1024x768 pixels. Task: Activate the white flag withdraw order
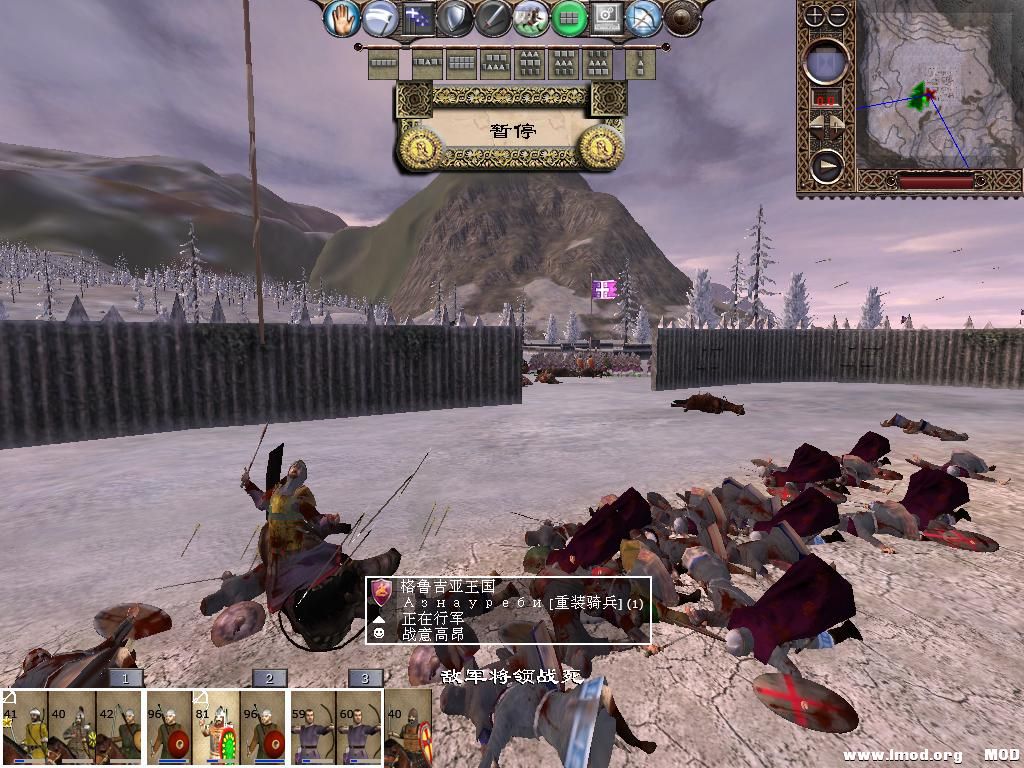coord(380,18)
